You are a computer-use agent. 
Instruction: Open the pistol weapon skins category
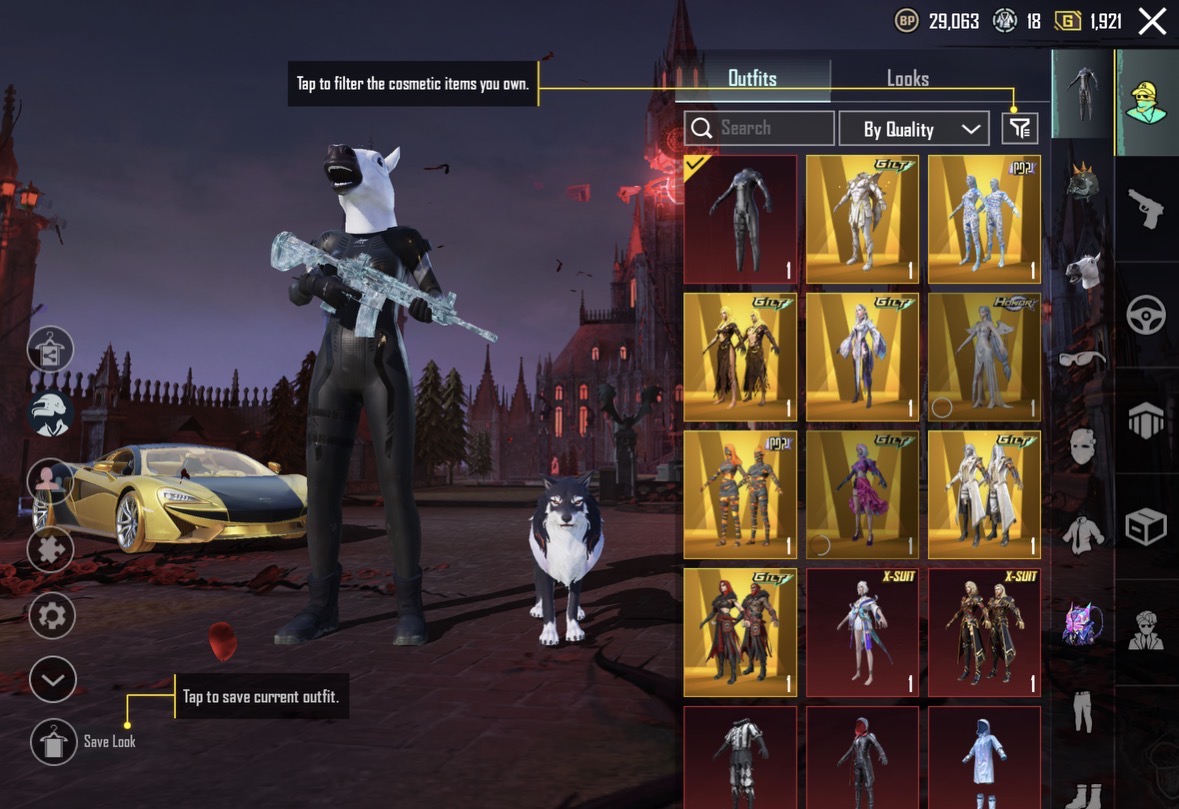(x=1146, y=210)
